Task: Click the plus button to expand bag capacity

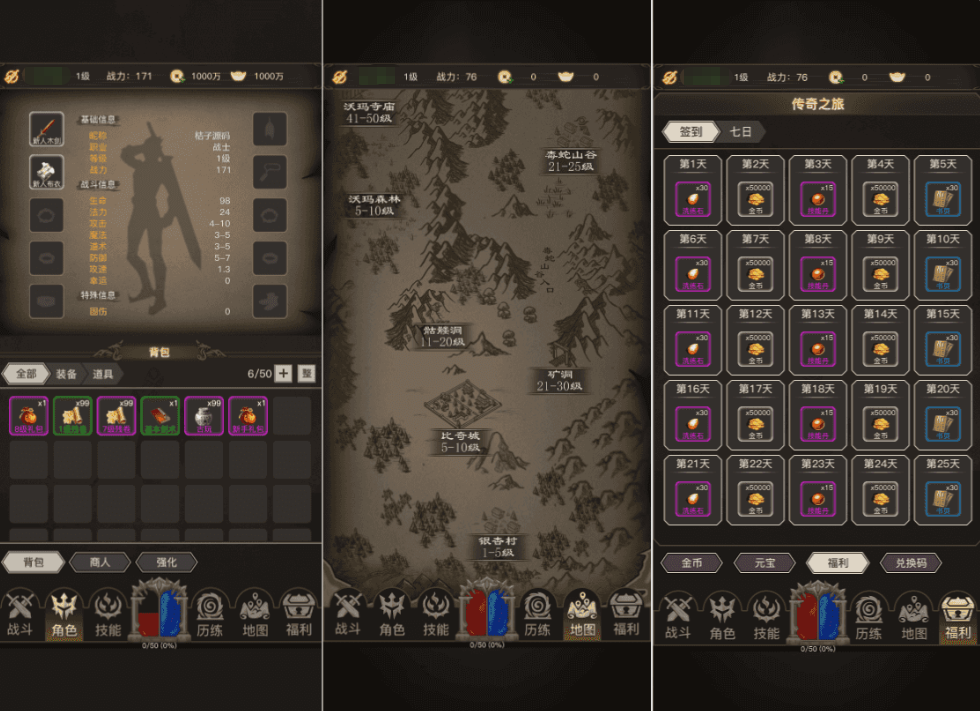Action: click(283, 373)
